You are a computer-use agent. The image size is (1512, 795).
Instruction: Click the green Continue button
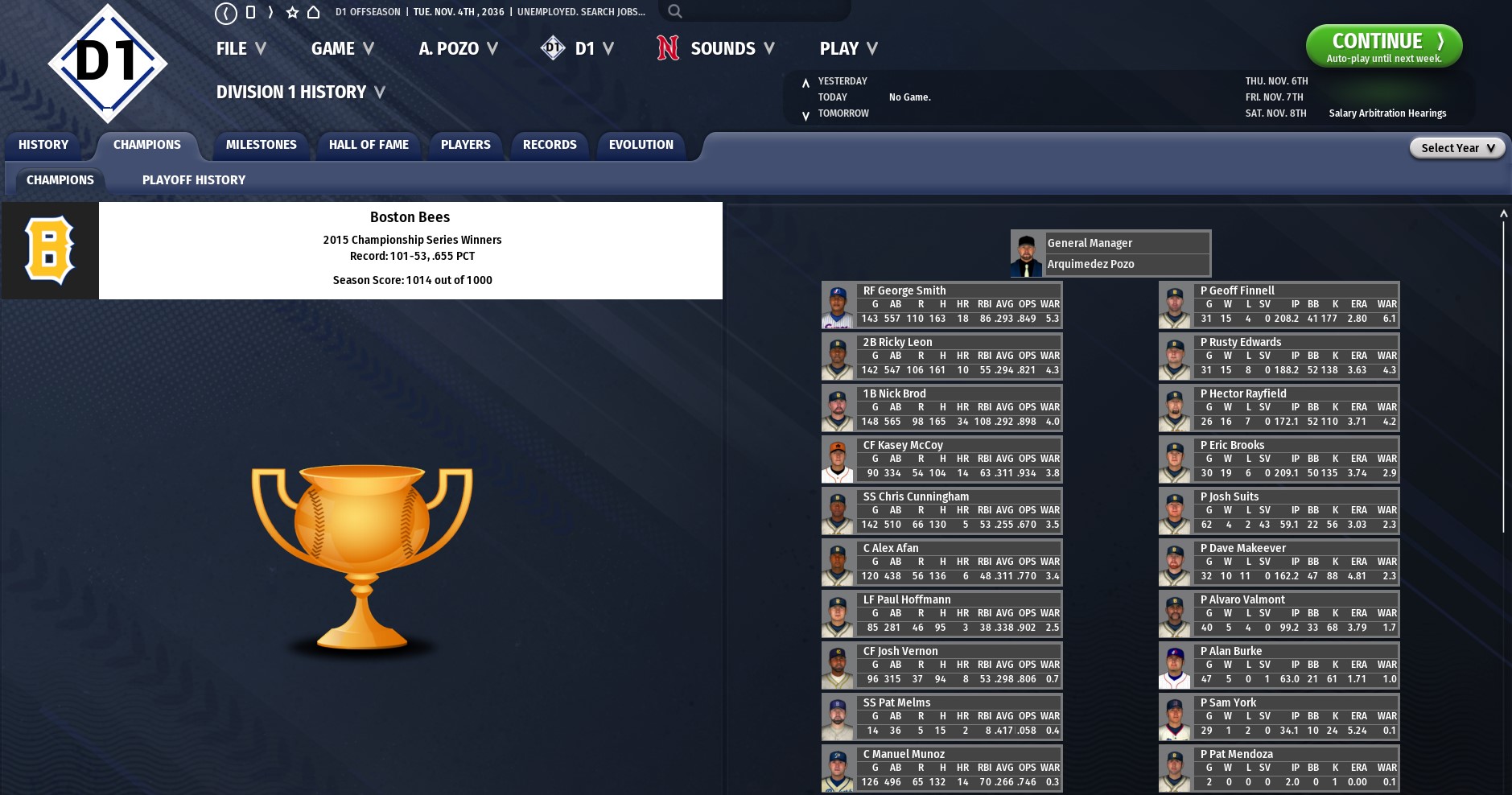[x=1383, y=46]
